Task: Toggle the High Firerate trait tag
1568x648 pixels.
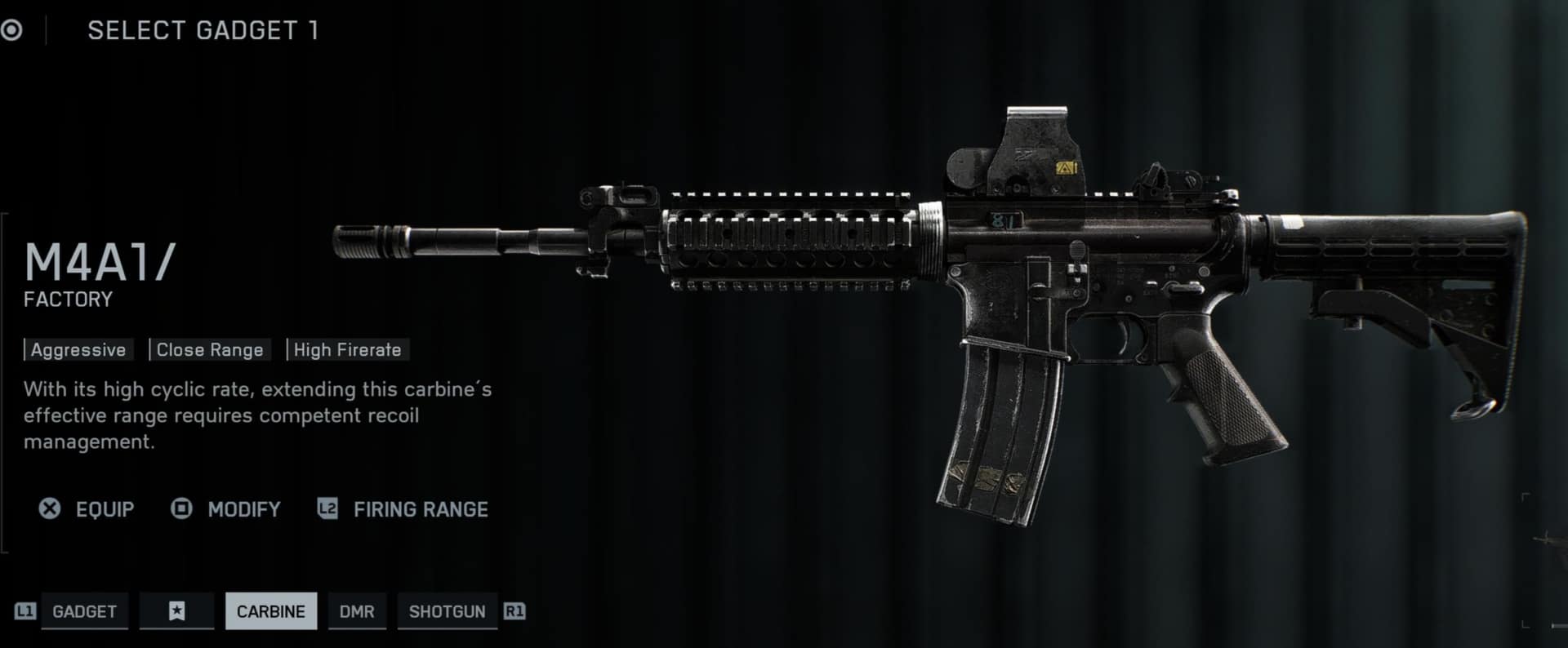Action: tap(347, 349)
